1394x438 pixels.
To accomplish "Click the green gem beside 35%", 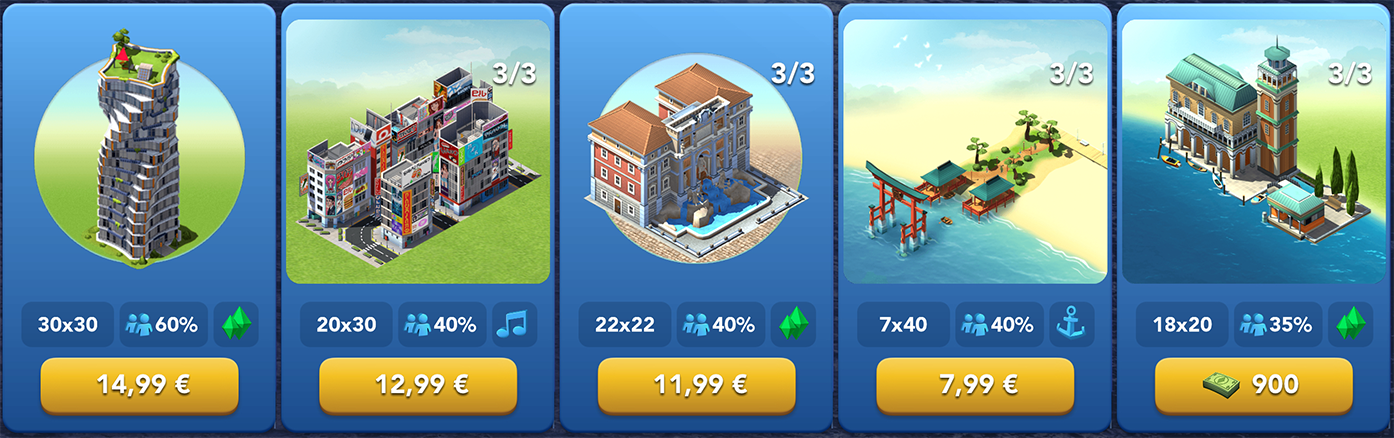I will pos(1351,325).
